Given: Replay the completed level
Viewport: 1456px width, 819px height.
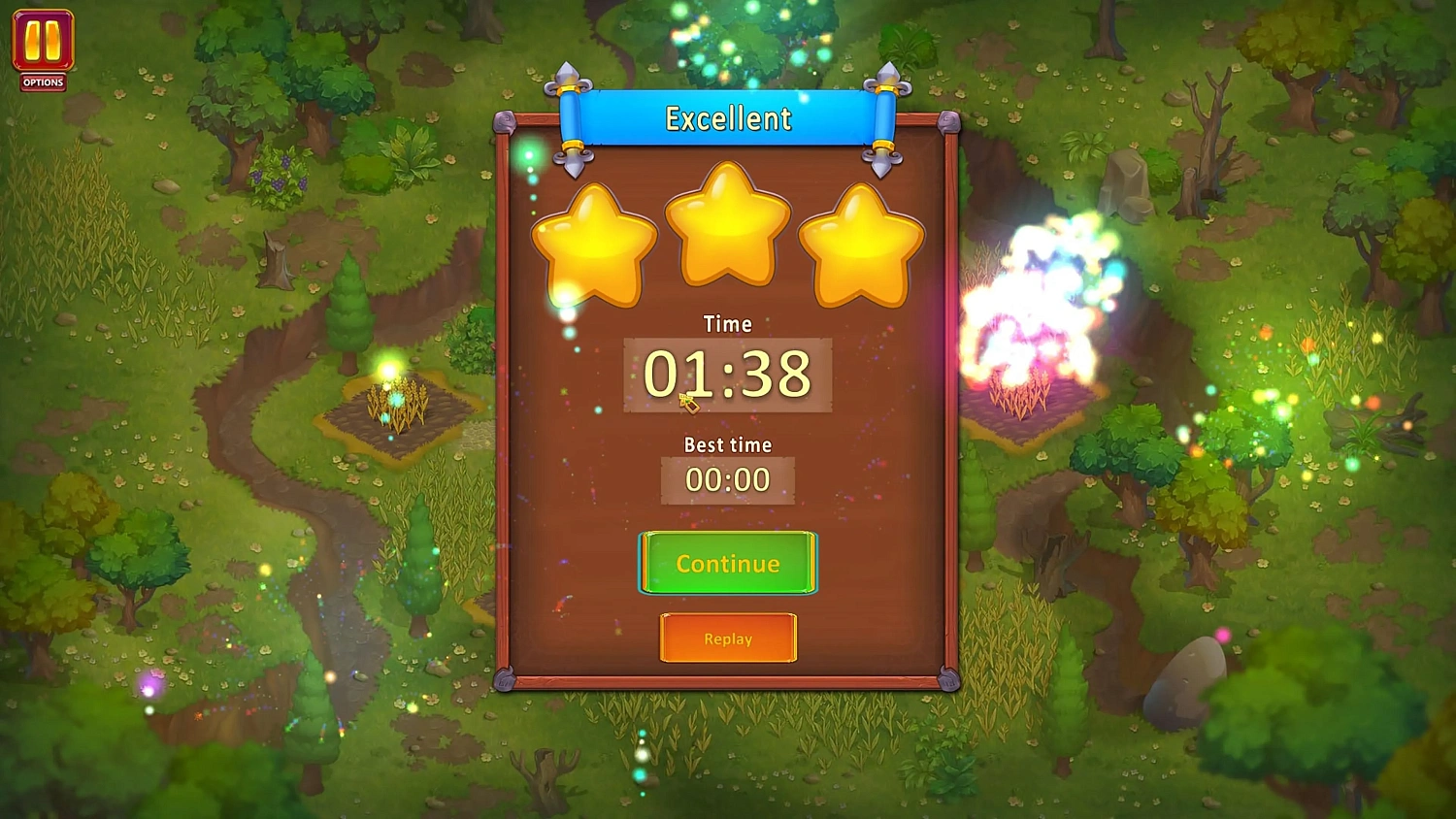Looking at the screenshot, I should pos(727,639).
